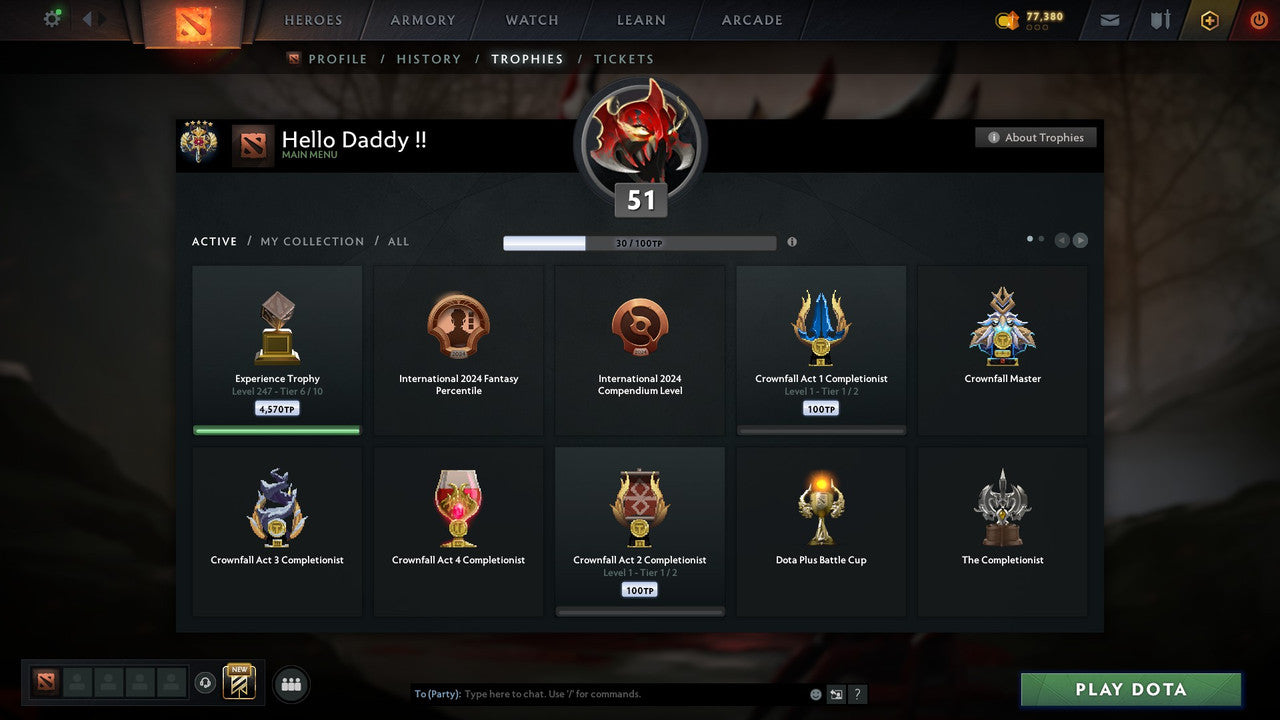Viewport: 1280px width, 720px height.
Task: Open the settings gear icon
Action: [52, 18]
